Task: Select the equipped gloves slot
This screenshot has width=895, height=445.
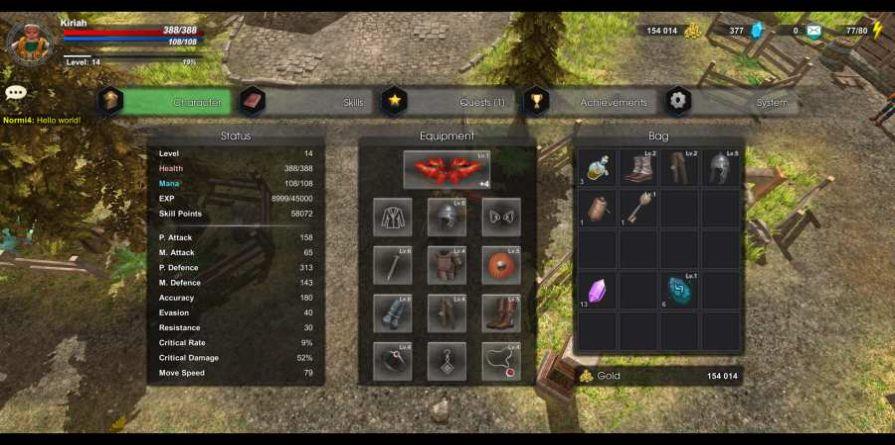Action: [x=392, y=313]
